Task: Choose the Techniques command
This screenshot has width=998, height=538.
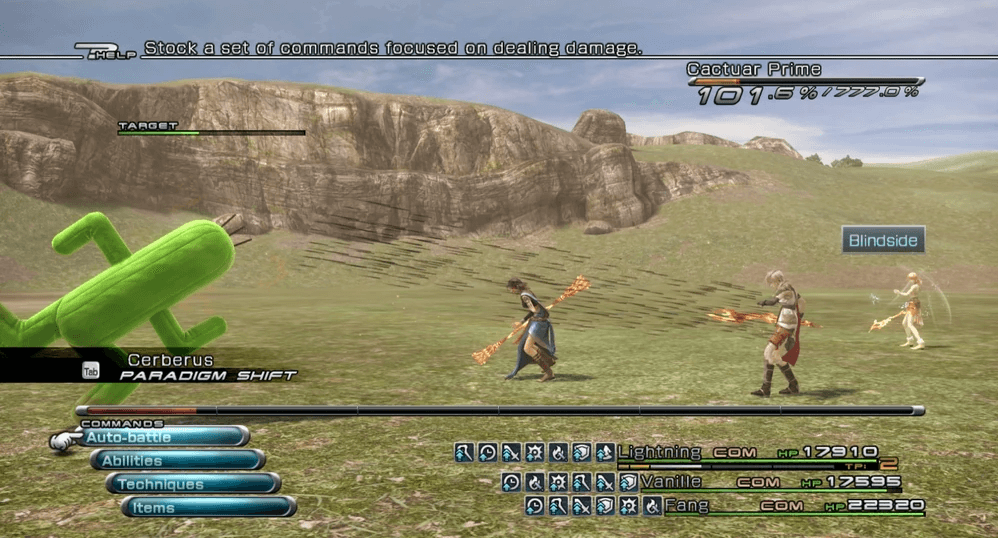Action: click(192, 484)
